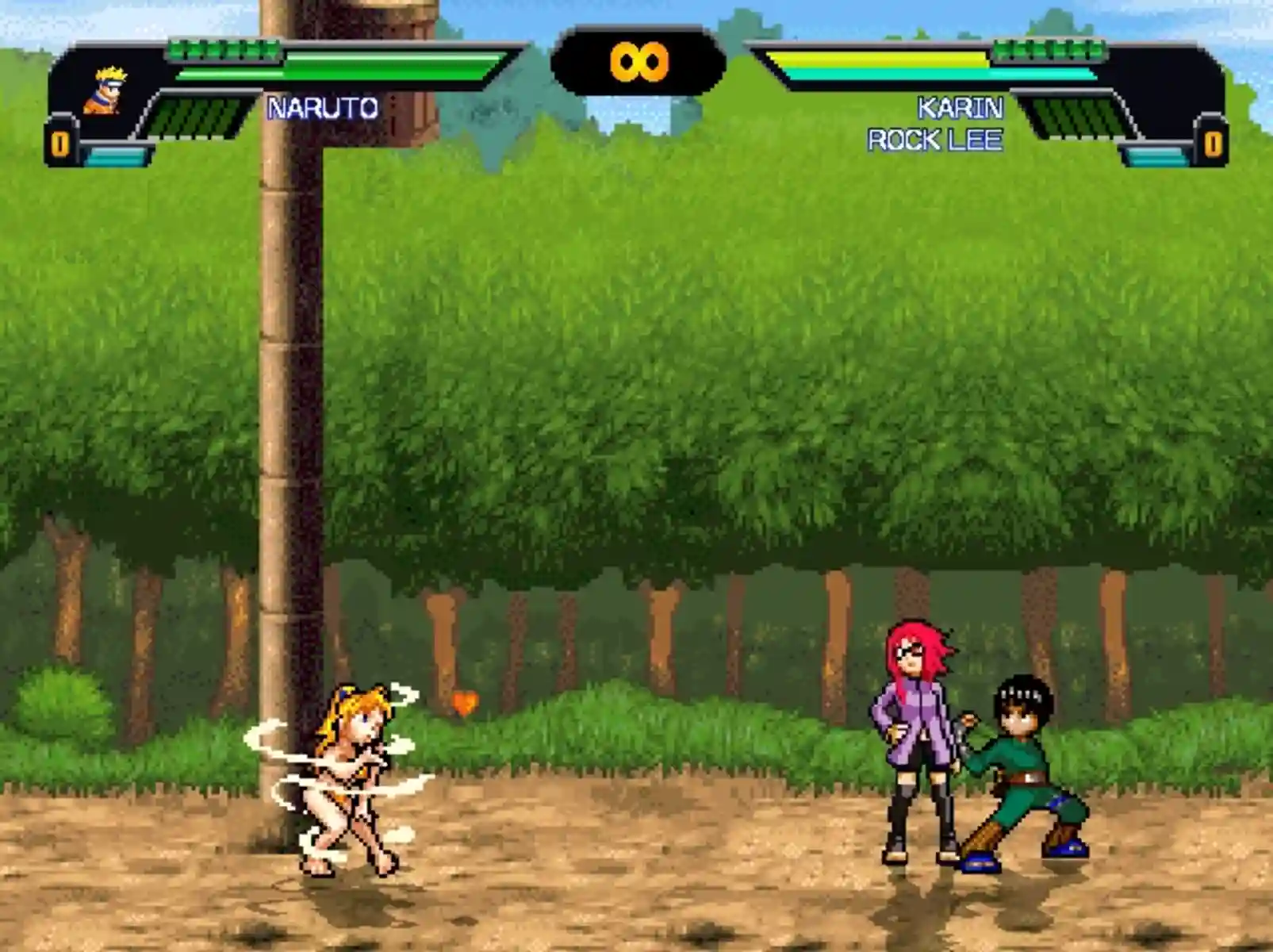Select the KARIN name label
The width and height of the screenshot is (1273, 952).
coord(962,107)
